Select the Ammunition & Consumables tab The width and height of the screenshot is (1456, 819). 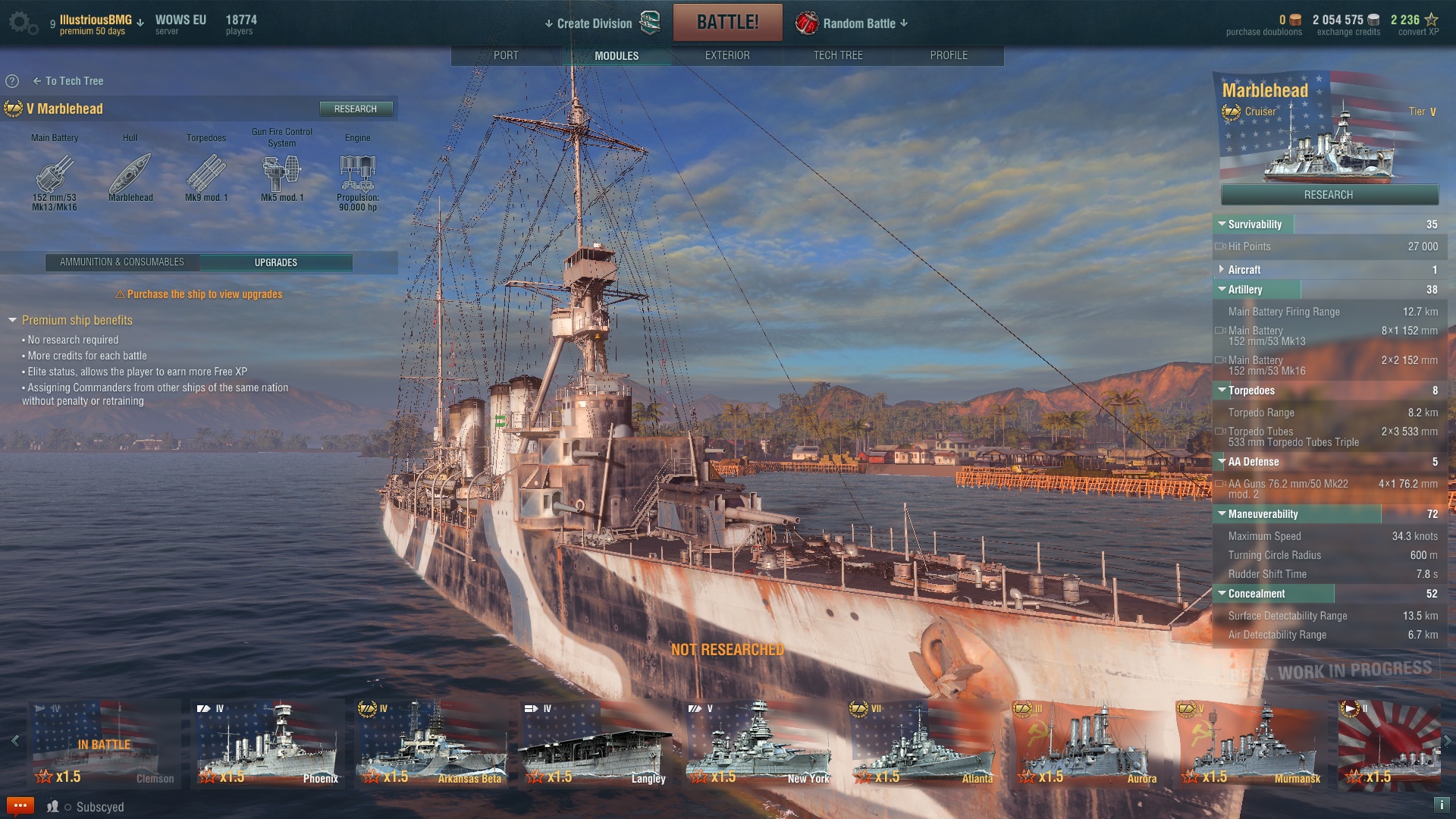coord(122,262)
